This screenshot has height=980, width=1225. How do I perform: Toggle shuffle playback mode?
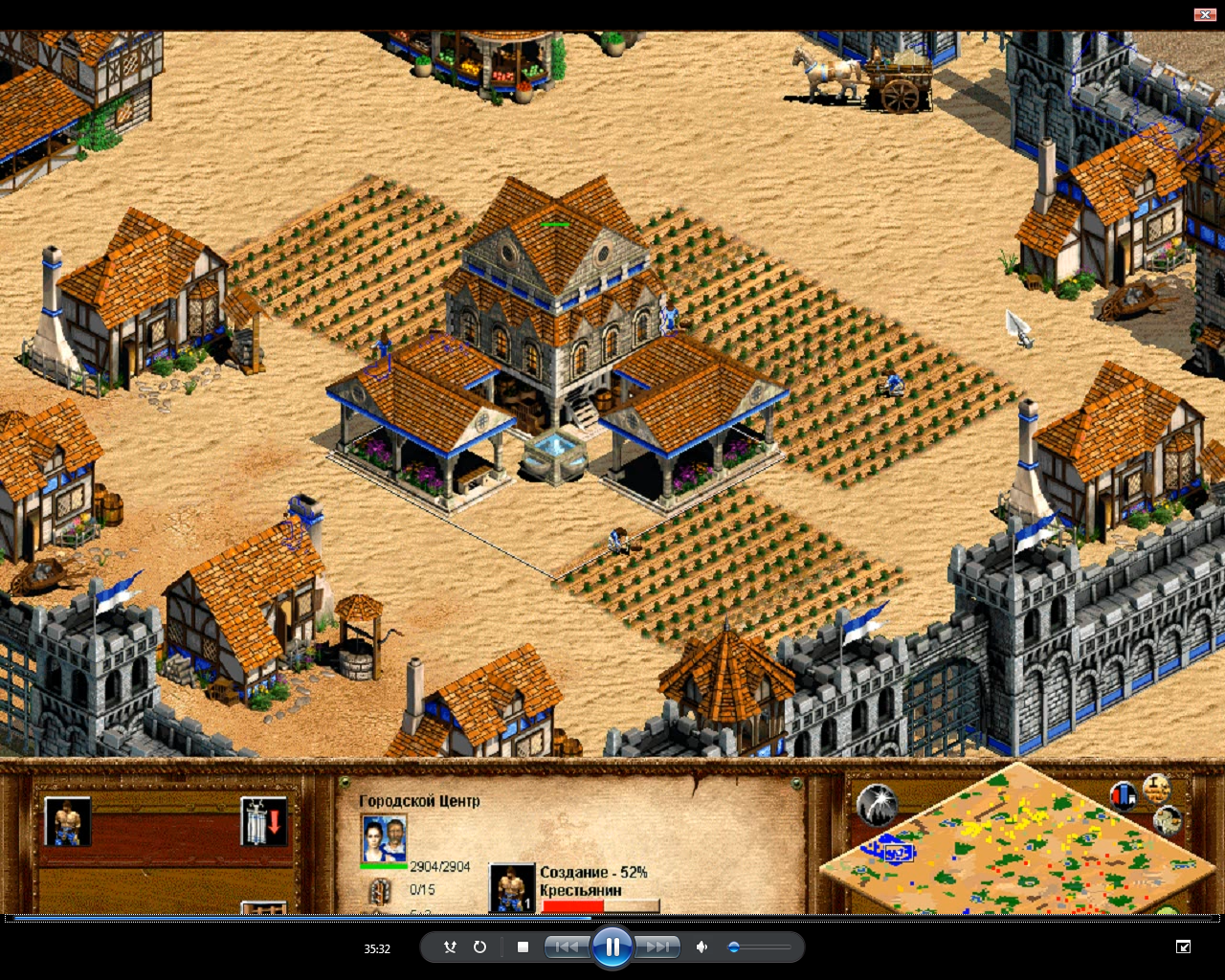[449, 947]
